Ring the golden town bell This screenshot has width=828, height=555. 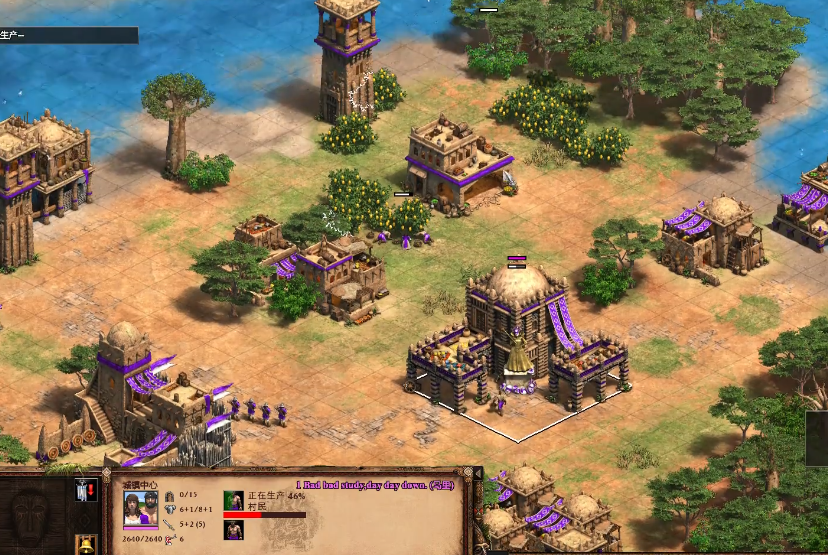(85, 545)
